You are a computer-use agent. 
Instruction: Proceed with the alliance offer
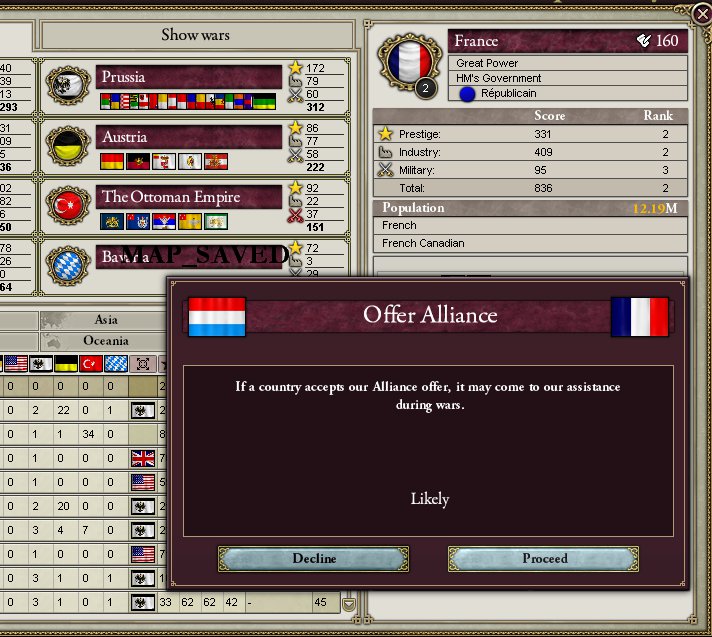pos(544,558)
